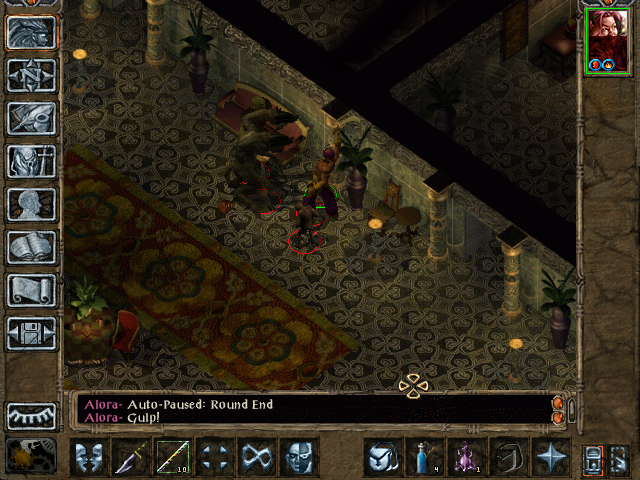Equip the dagger quick weapon

pyautogui.click(x=132, y=458)
